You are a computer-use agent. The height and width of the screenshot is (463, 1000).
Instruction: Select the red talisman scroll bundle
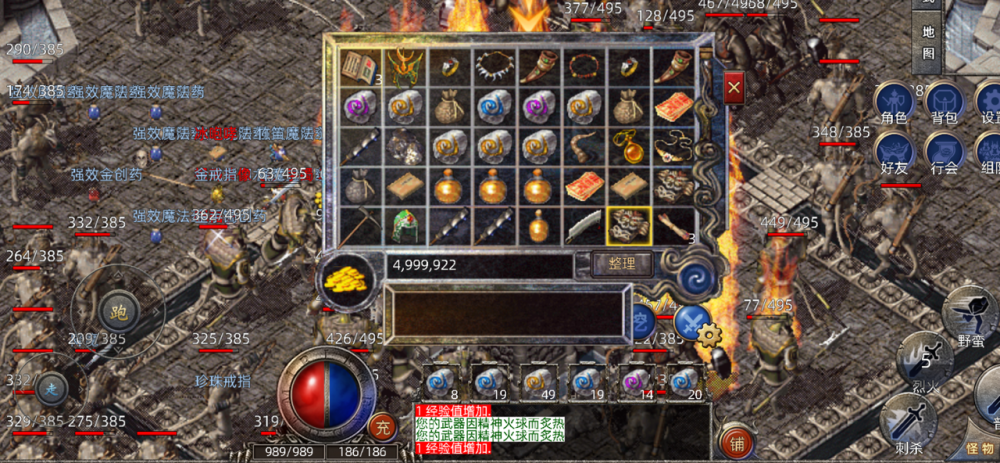click(x=674, y=106)
